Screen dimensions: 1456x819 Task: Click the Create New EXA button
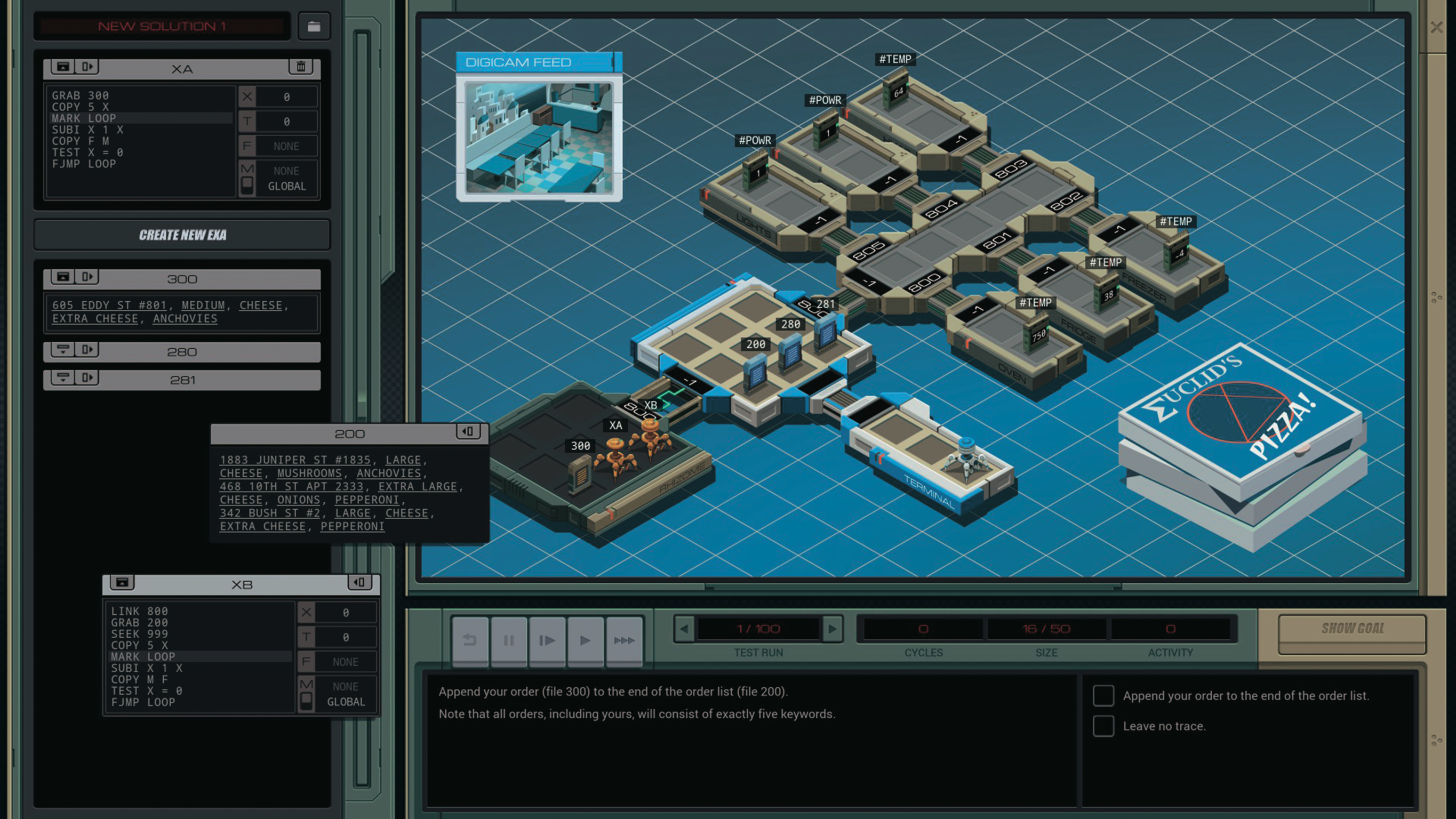click(x=182, y=235)
